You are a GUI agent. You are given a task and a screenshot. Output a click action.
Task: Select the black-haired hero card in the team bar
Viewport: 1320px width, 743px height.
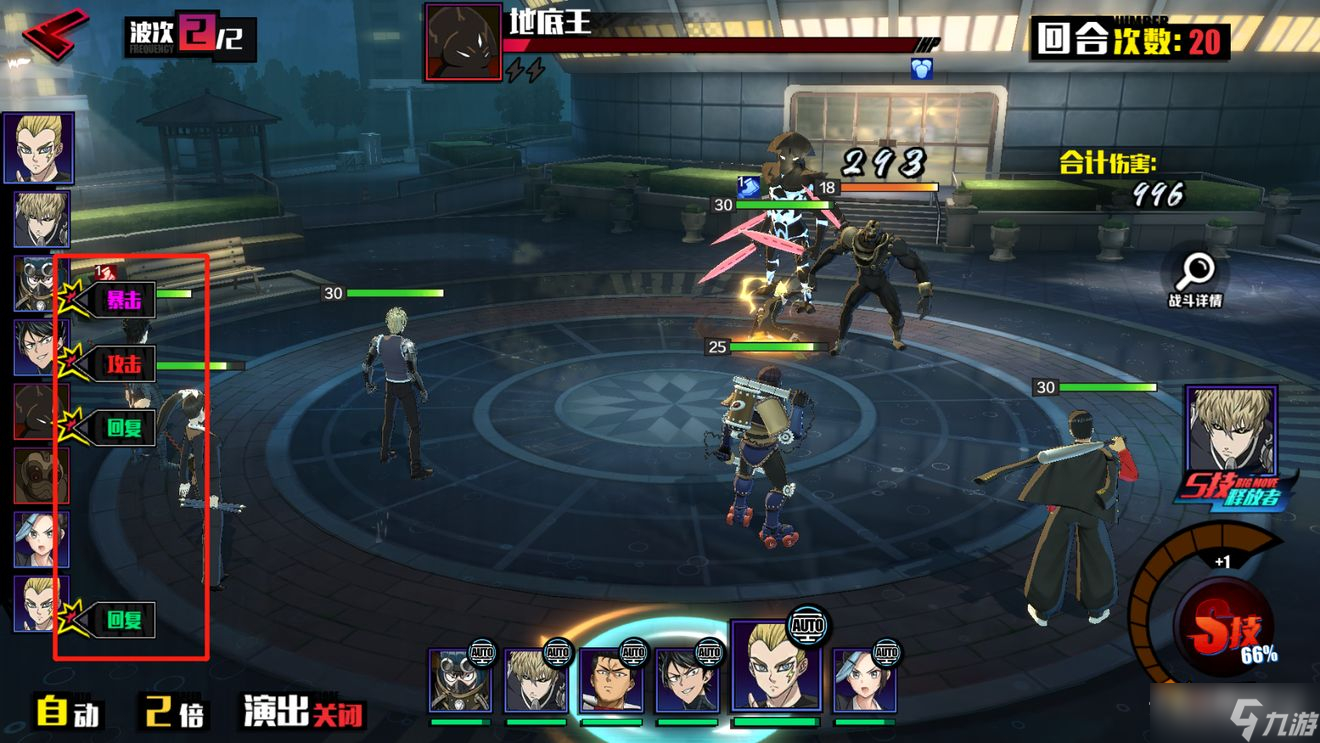686,680
